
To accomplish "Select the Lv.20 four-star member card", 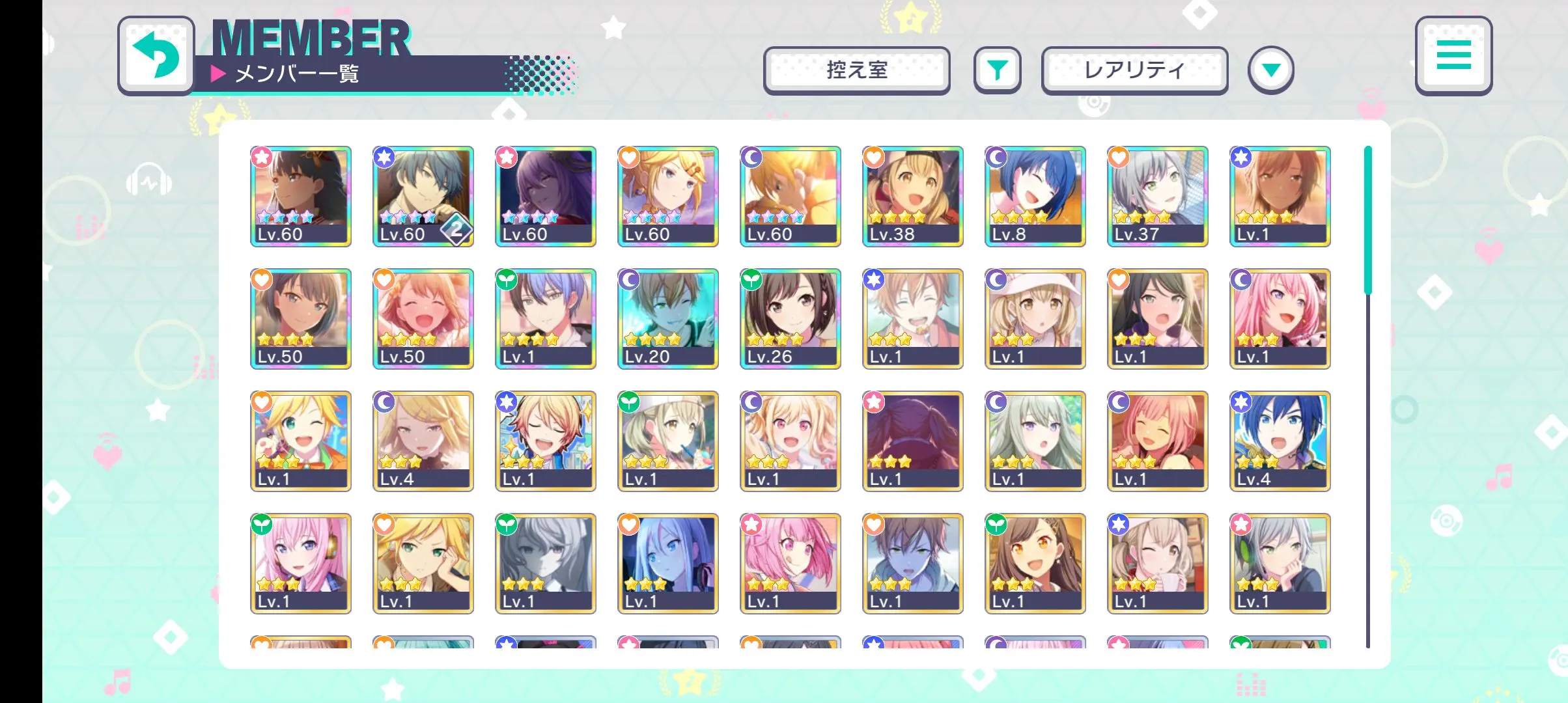I will pos(667,318).
